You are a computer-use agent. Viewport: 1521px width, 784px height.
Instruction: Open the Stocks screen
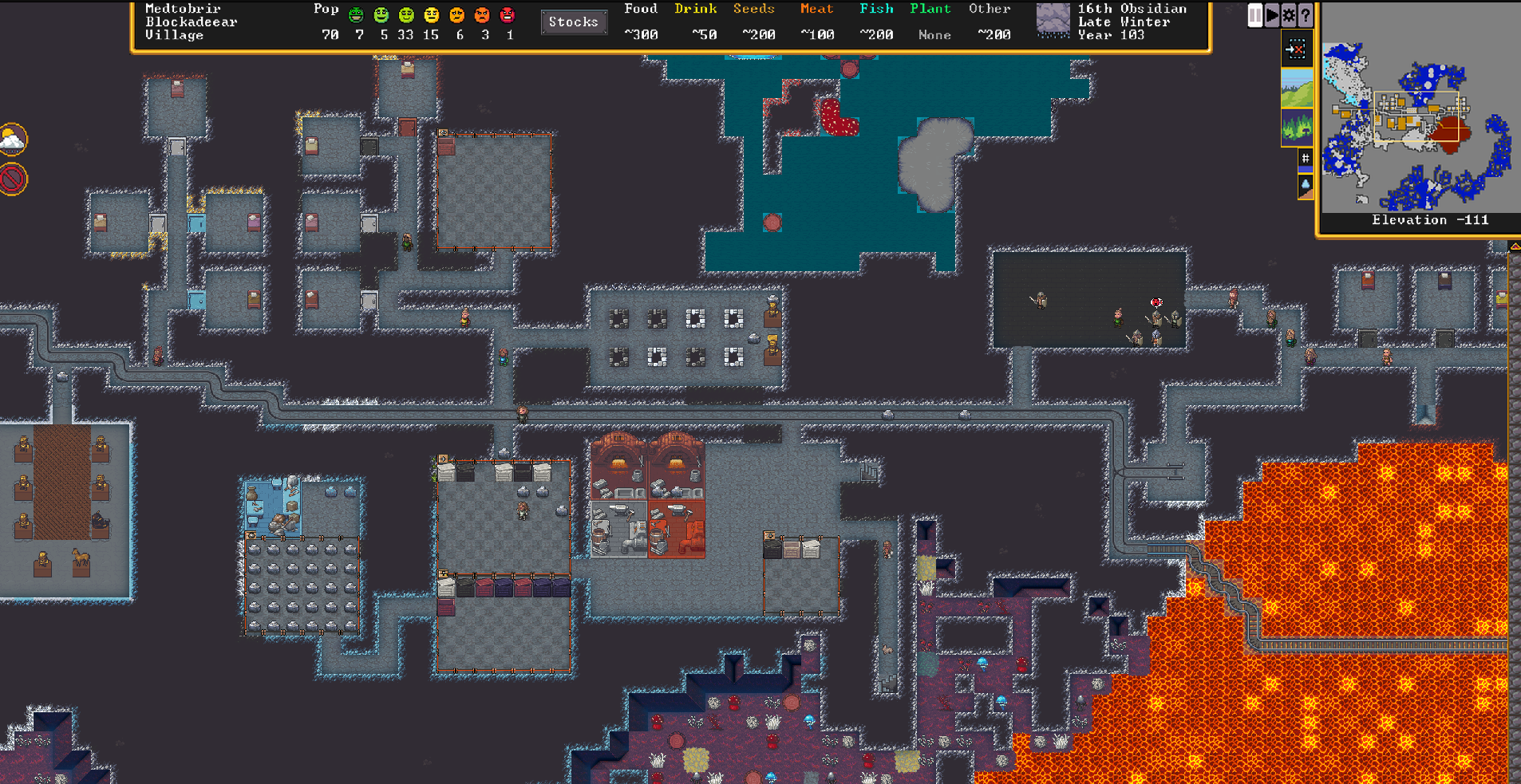click(x=574, y=22)
